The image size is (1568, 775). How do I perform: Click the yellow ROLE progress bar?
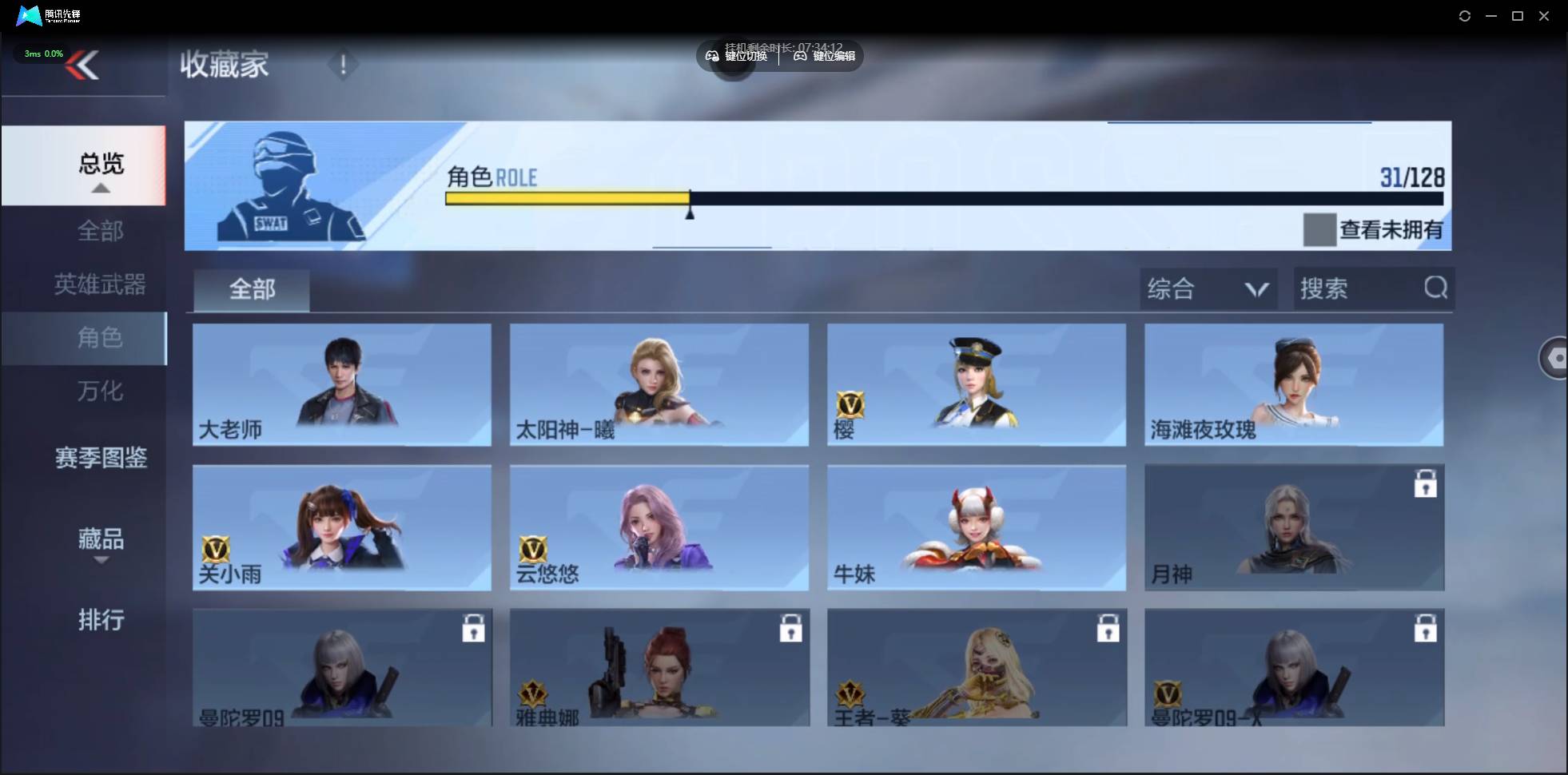(x=567, y=198)
